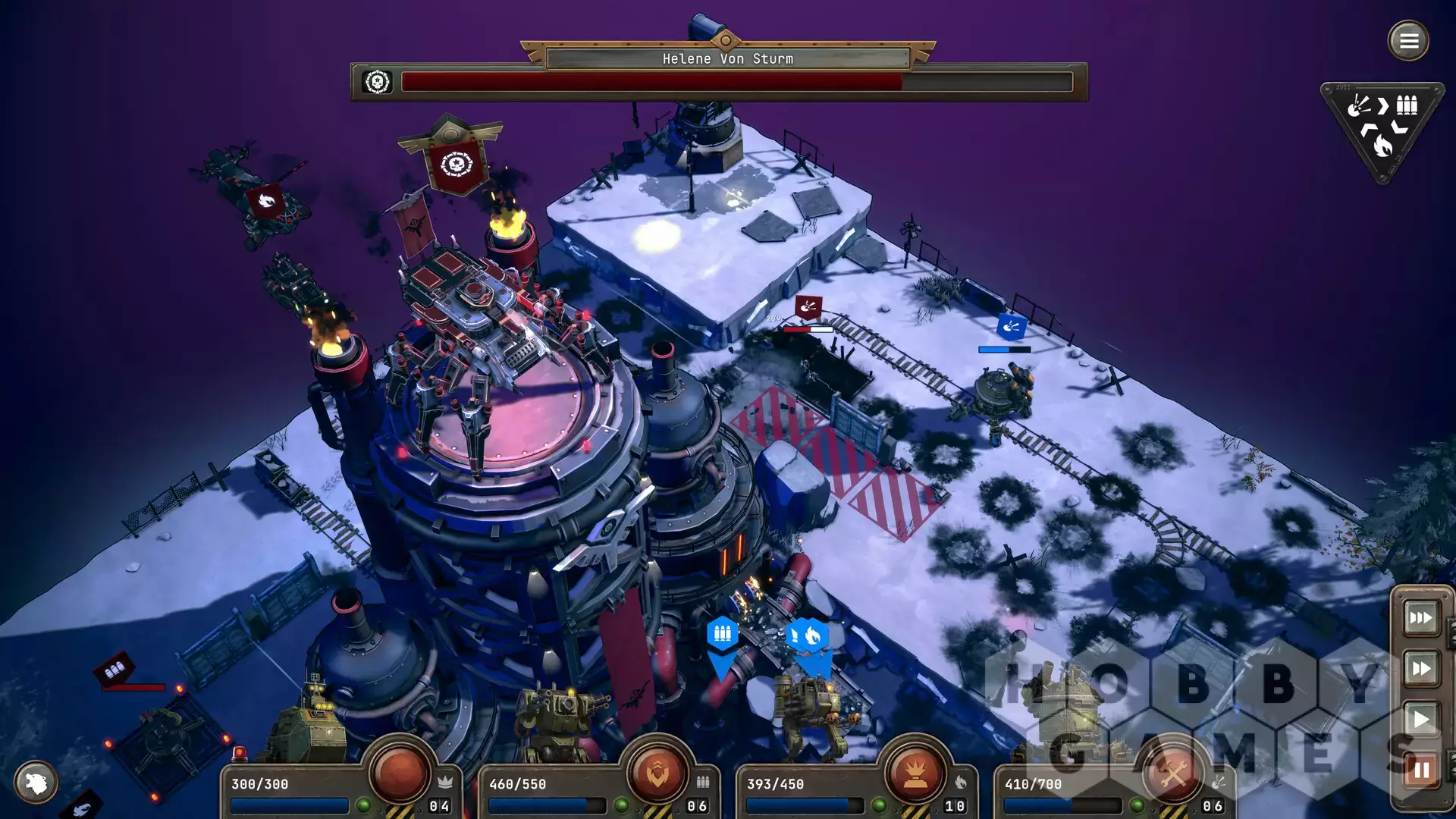Pause the battle
Image resolution: width=1456 pixels, height=819 pixels.
1420,770
